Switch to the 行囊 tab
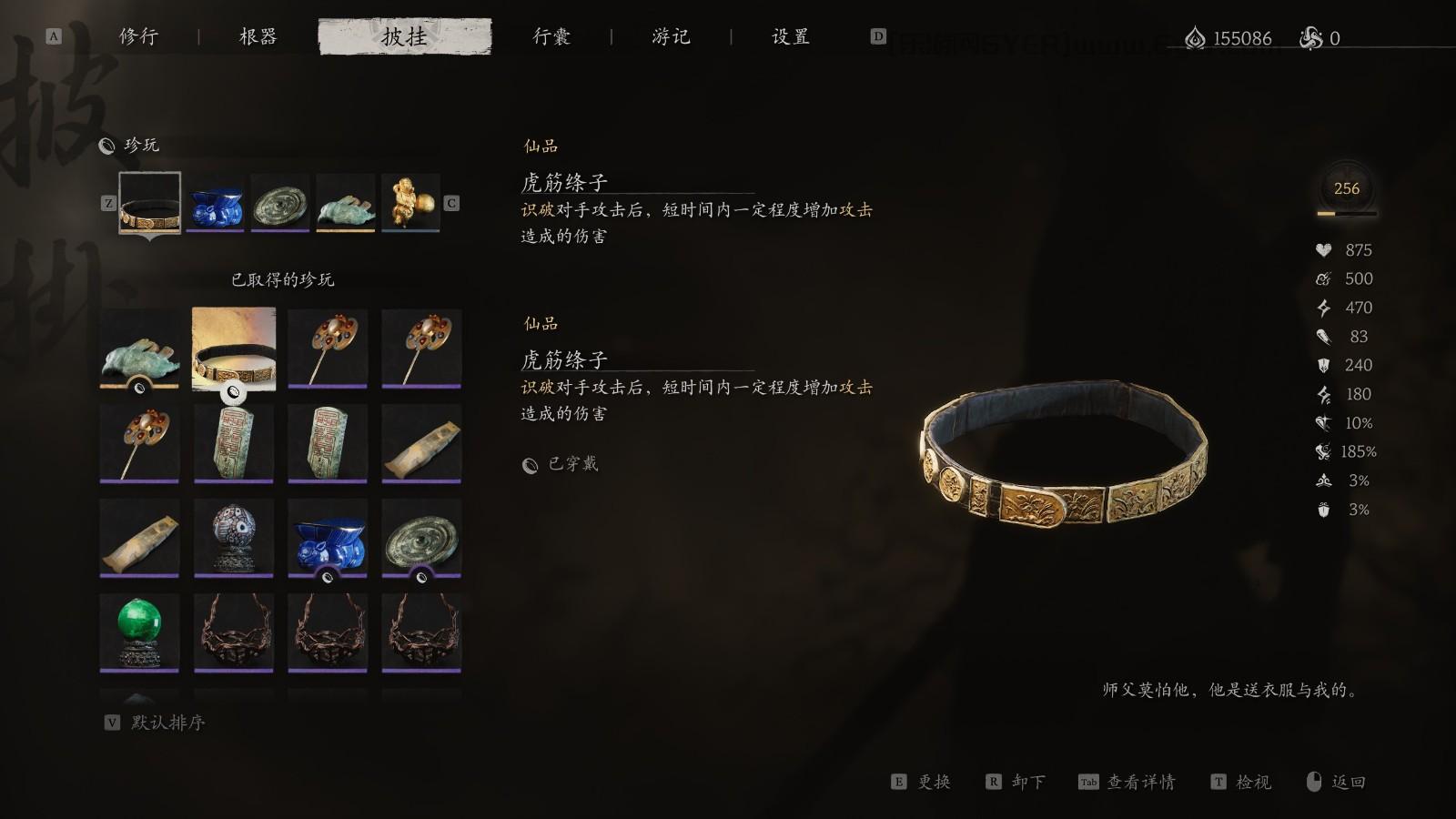The width and height of the screenshot is (1456, 819). (x=552, y=37)
